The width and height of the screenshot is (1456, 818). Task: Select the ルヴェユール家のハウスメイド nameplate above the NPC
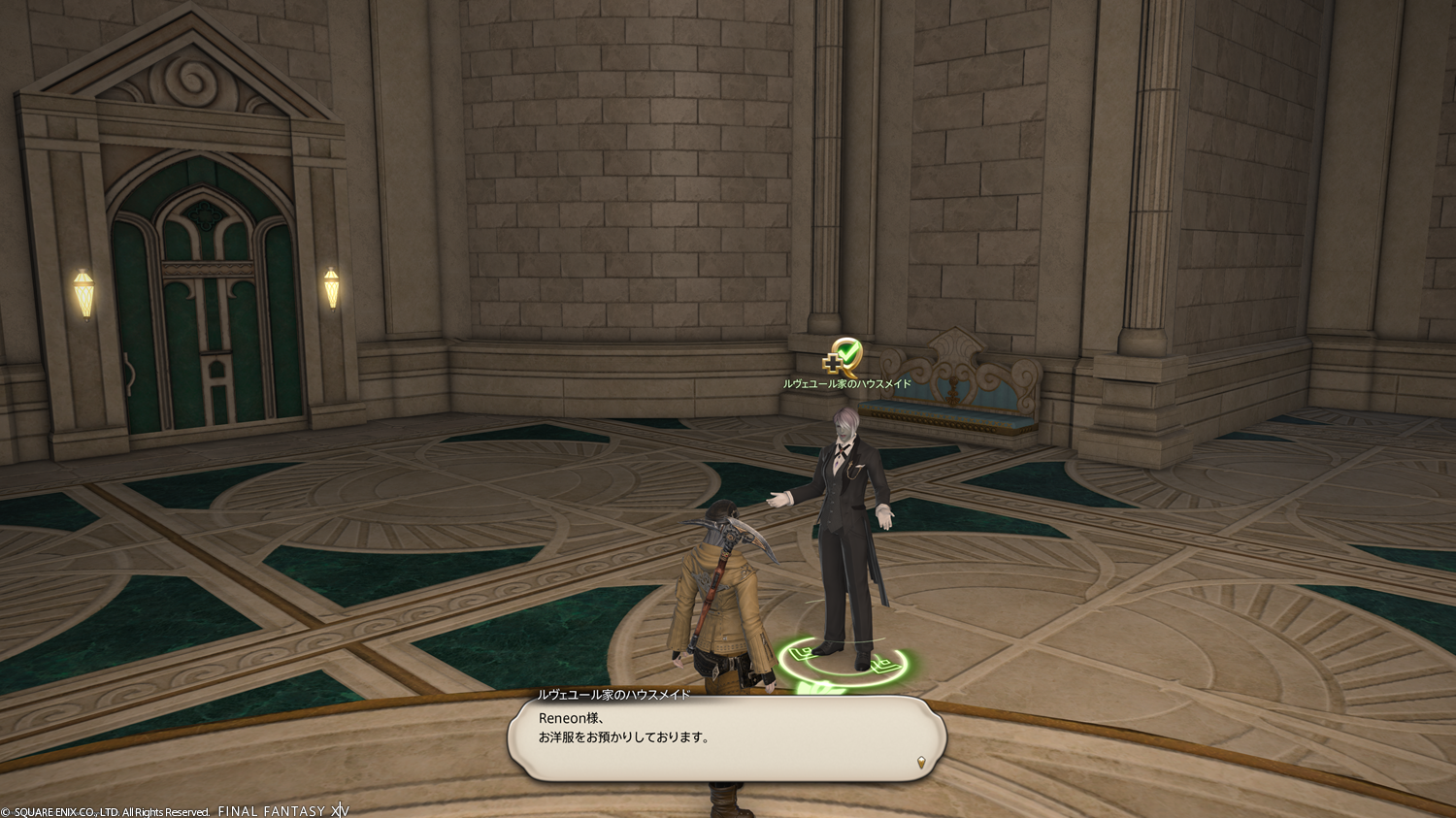tap(846, 384)
